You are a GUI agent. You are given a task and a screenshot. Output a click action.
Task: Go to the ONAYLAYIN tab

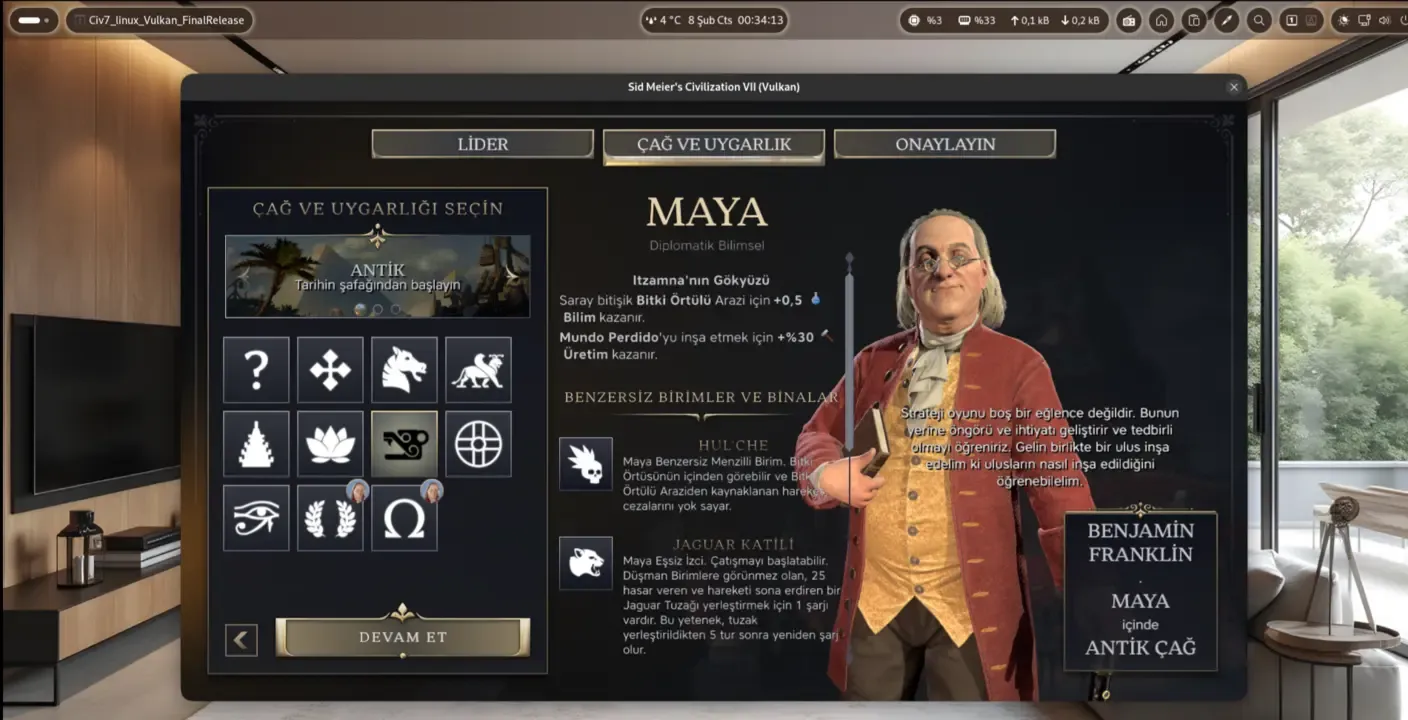coord(944,144)
